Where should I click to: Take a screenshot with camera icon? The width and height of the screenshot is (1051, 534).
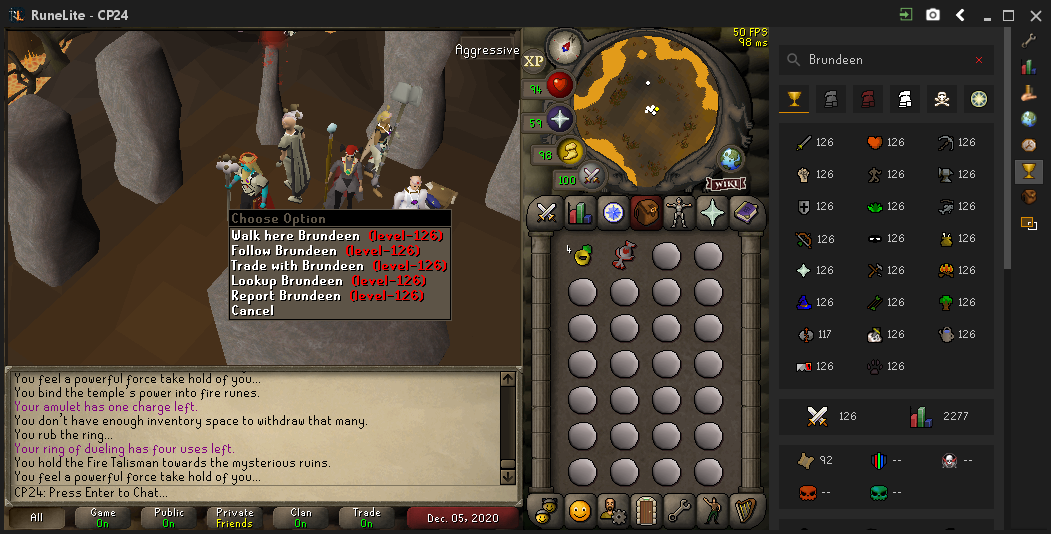pyautogui.click(x=933, y=15)
